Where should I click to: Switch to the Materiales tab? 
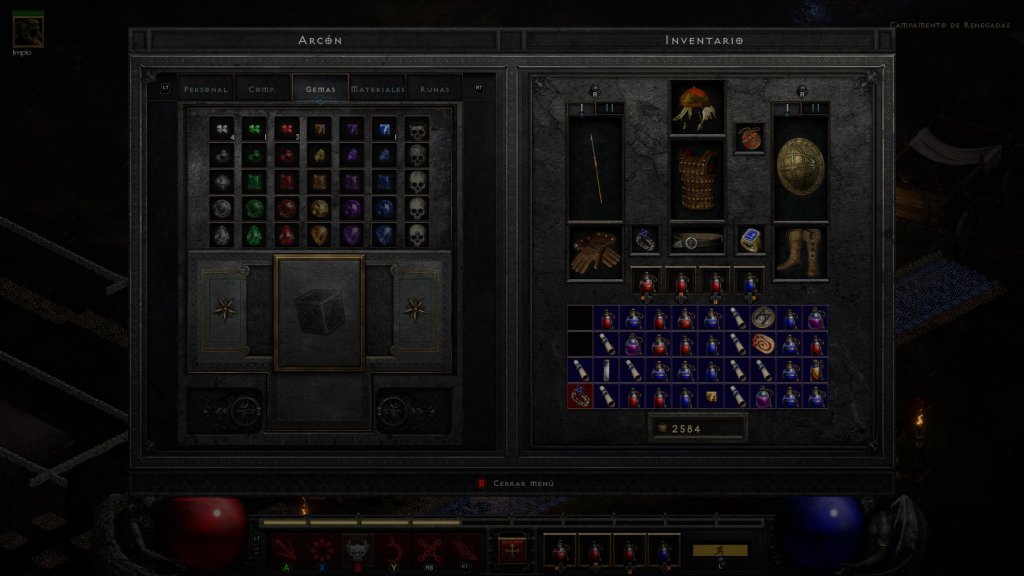point(378,89)
